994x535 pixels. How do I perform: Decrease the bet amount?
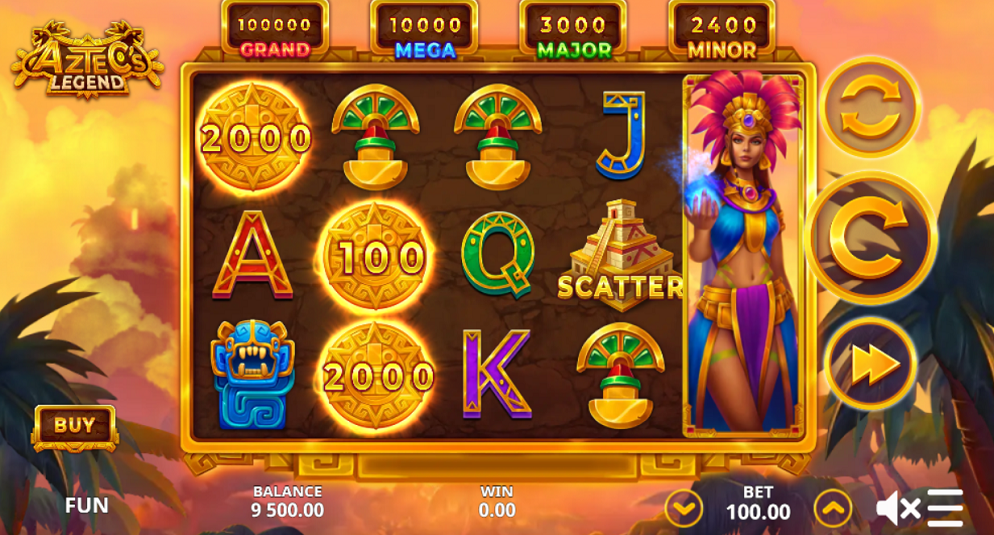(684, 508)
